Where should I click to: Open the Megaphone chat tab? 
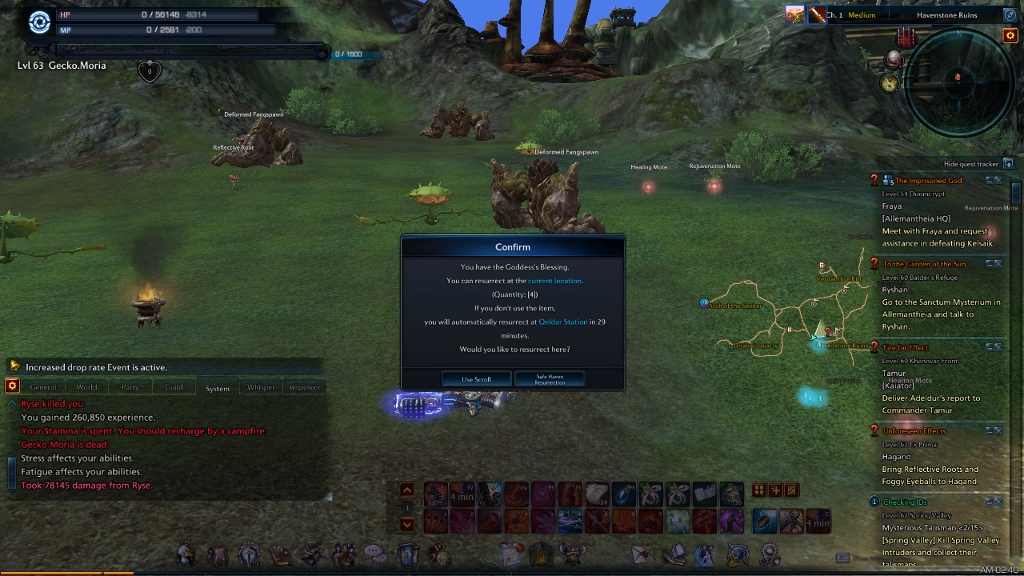point(304,387)
